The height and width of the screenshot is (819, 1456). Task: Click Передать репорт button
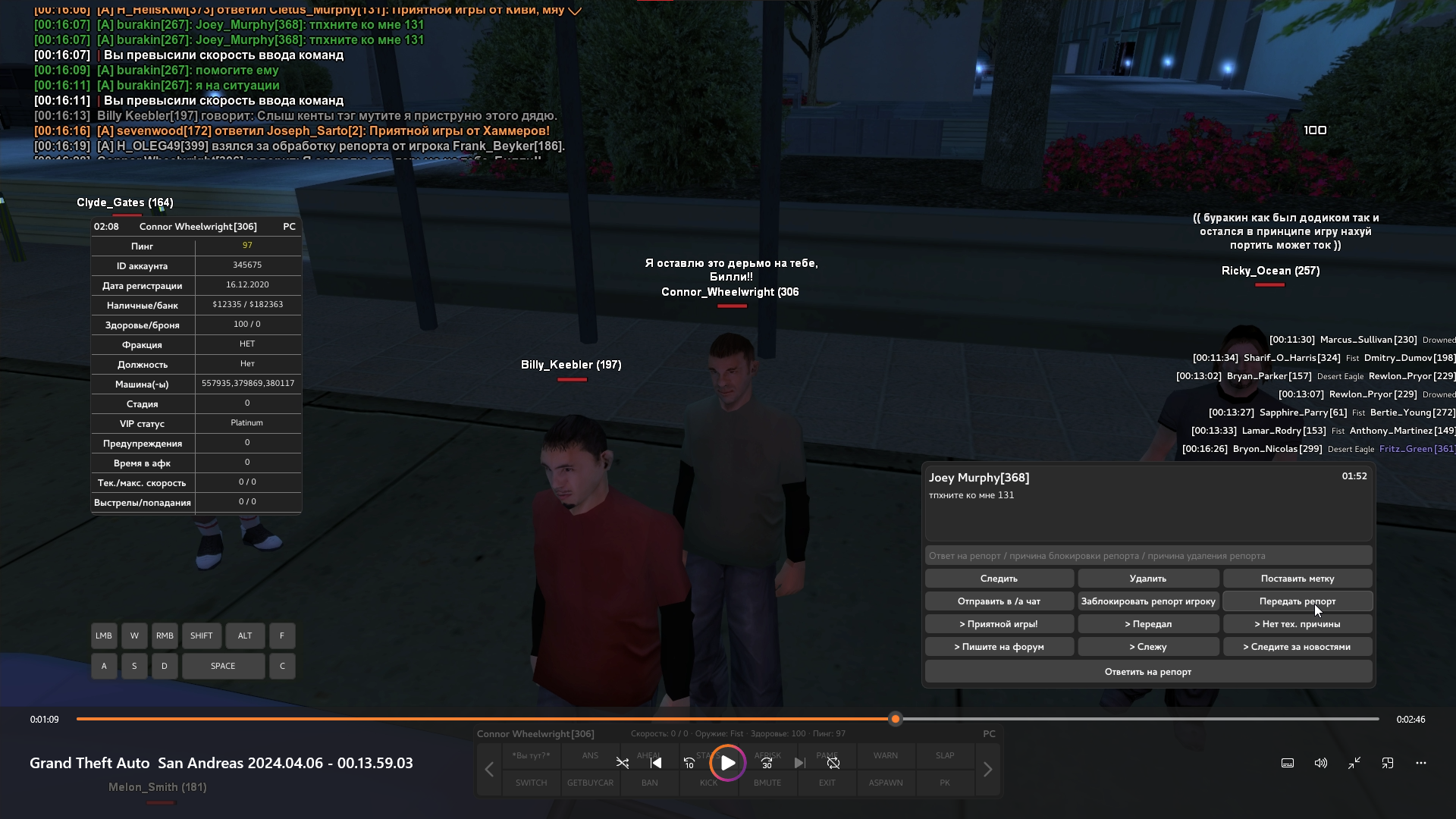(1297, 601)
